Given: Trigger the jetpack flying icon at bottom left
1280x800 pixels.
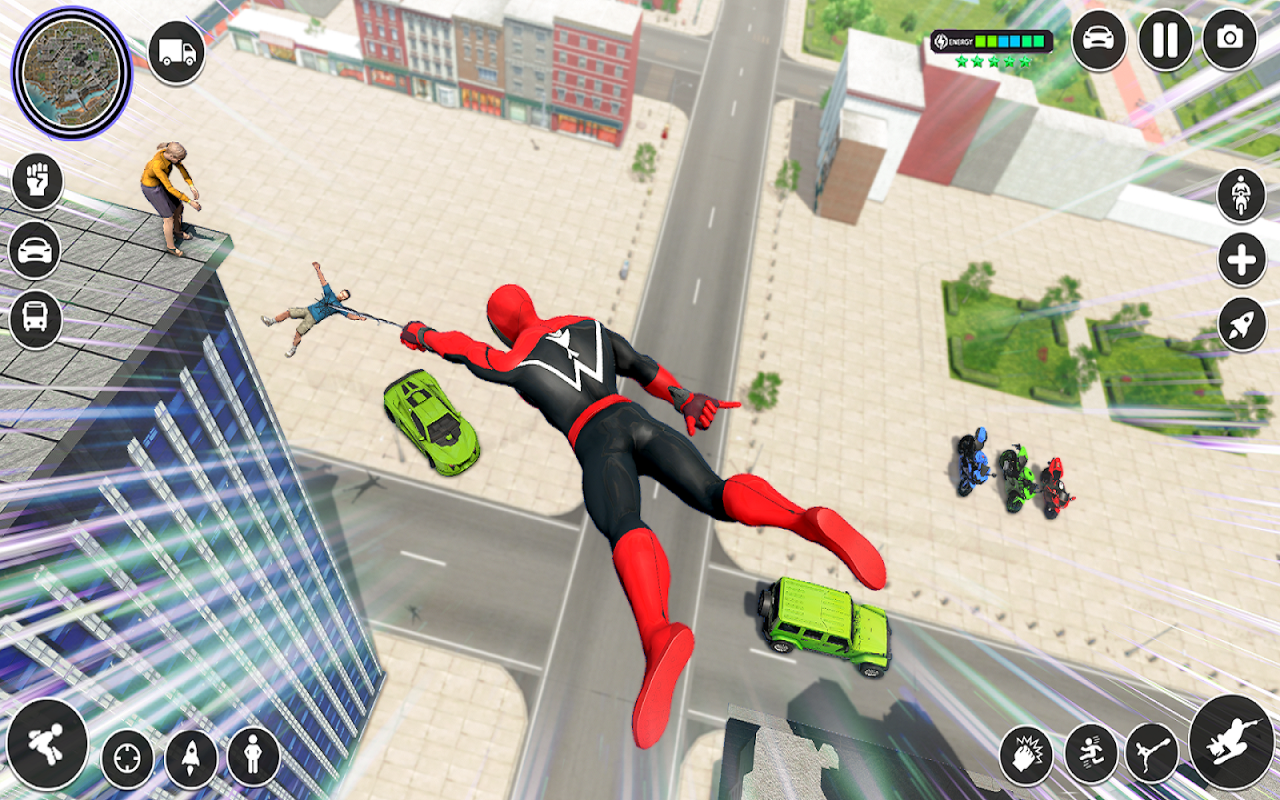Looking at the screenshot, I should (x=48, y=745).
